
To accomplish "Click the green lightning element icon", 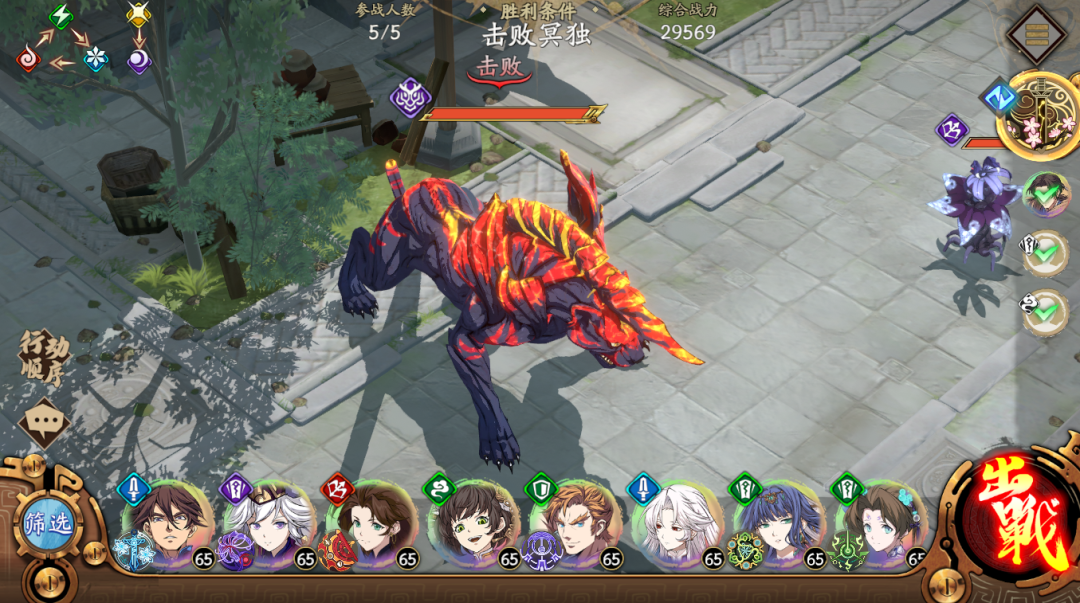I will [x=61, y=16].
